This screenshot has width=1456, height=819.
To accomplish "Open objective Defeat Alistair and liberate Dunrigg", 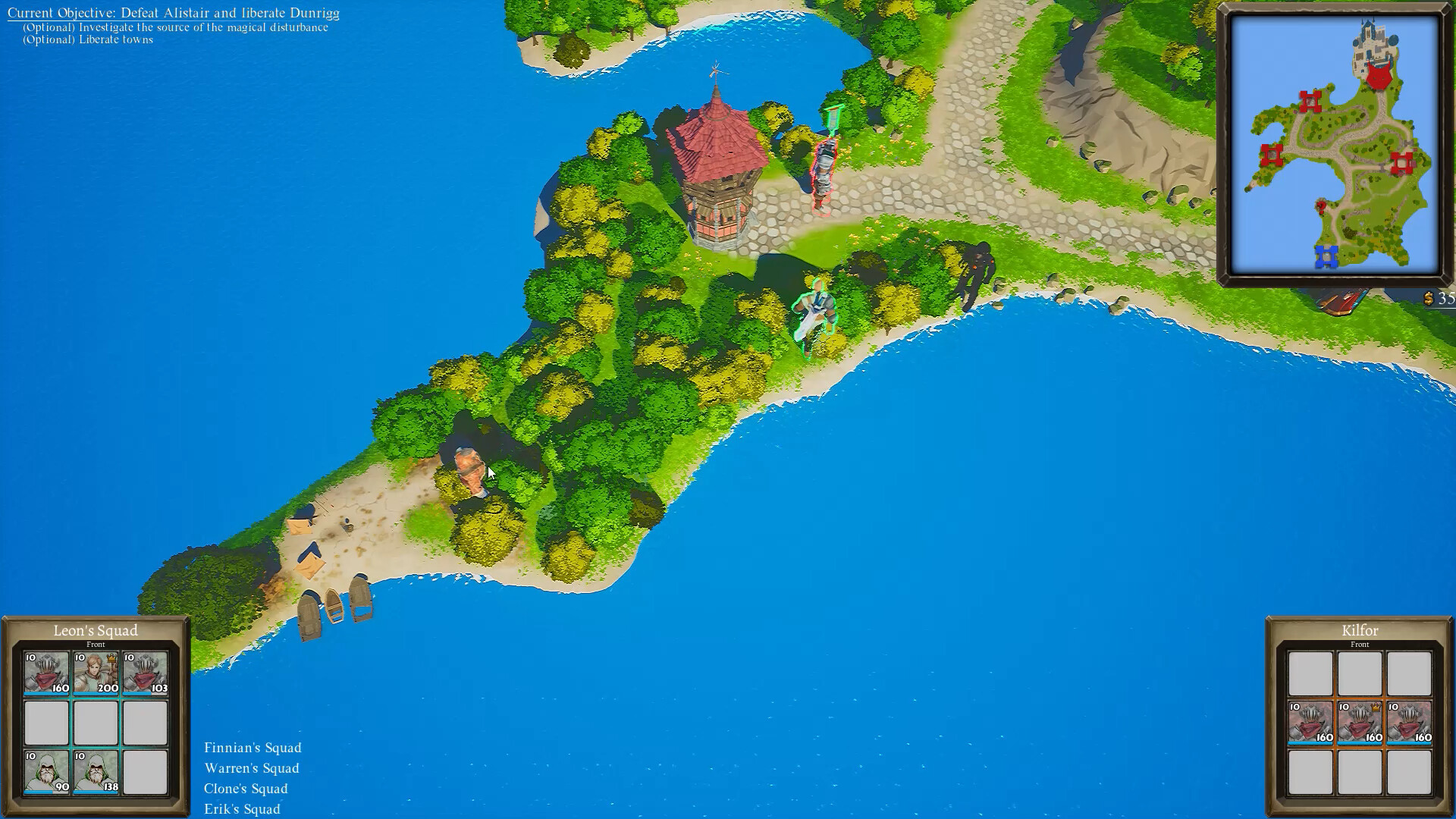I will [174, 13].
